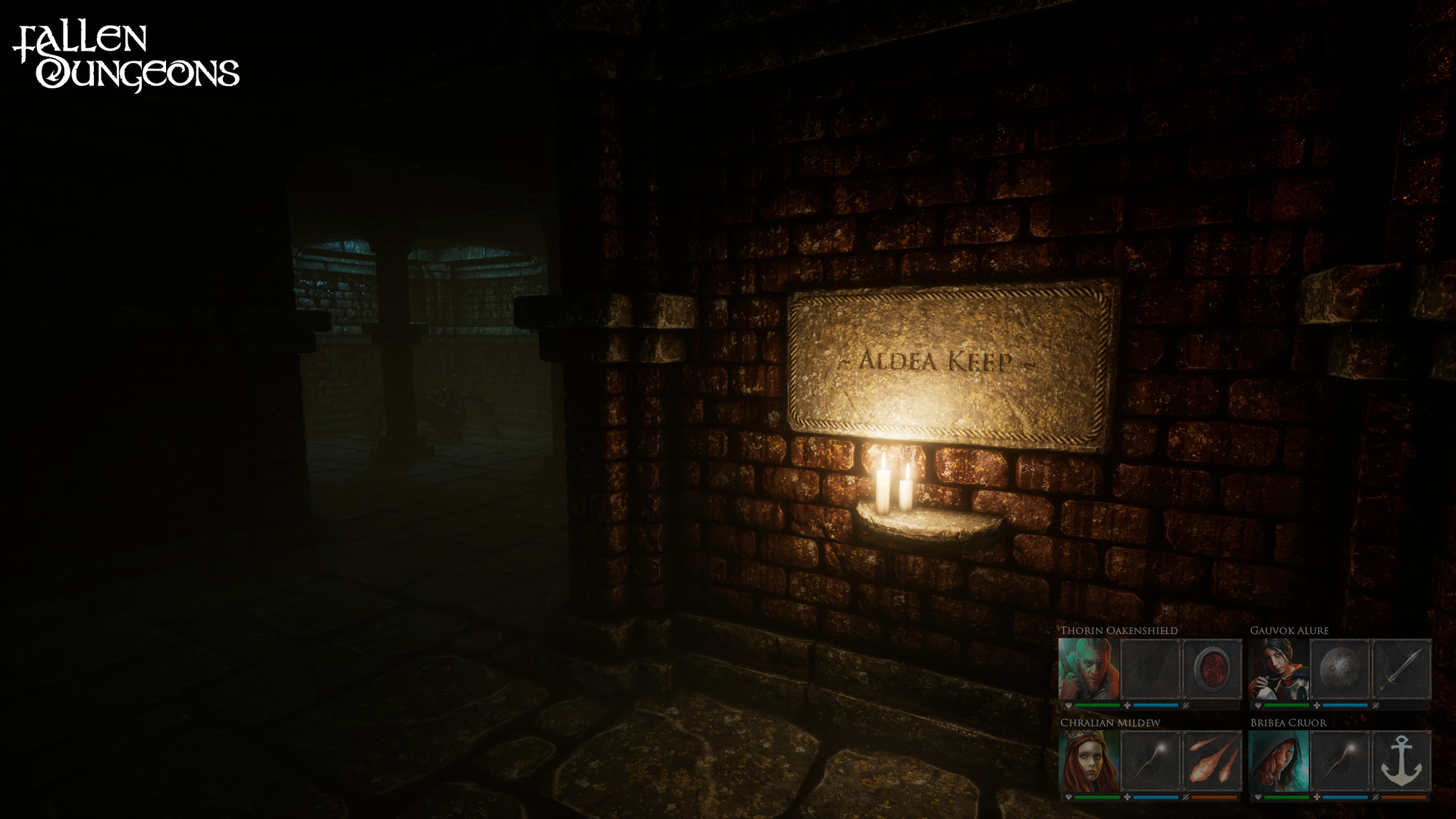Click the heart icon beside Thorin's health bar
The image size is (1456, 819).
click(x=1068, y=705)
